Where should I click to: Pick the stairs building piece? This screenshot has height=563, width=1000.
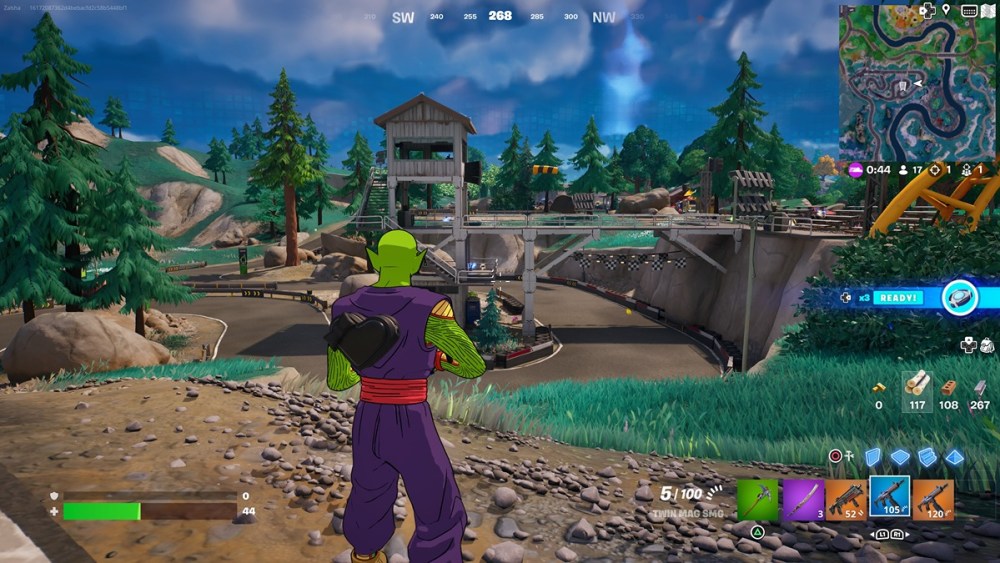coord(927,457)
